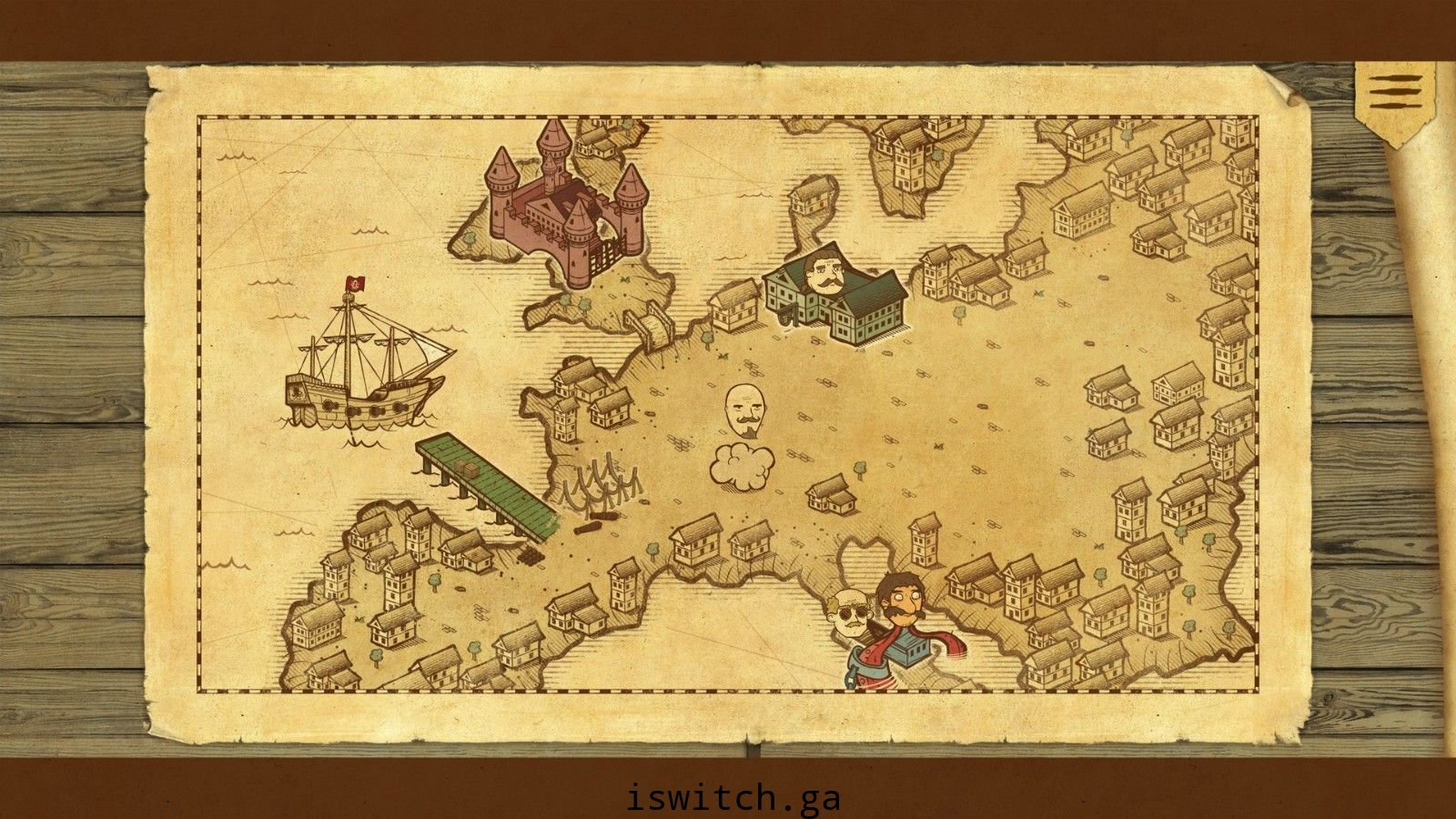Select the green wooden pier location
This screenshot has height=819, width=1456.
[486, 484]
